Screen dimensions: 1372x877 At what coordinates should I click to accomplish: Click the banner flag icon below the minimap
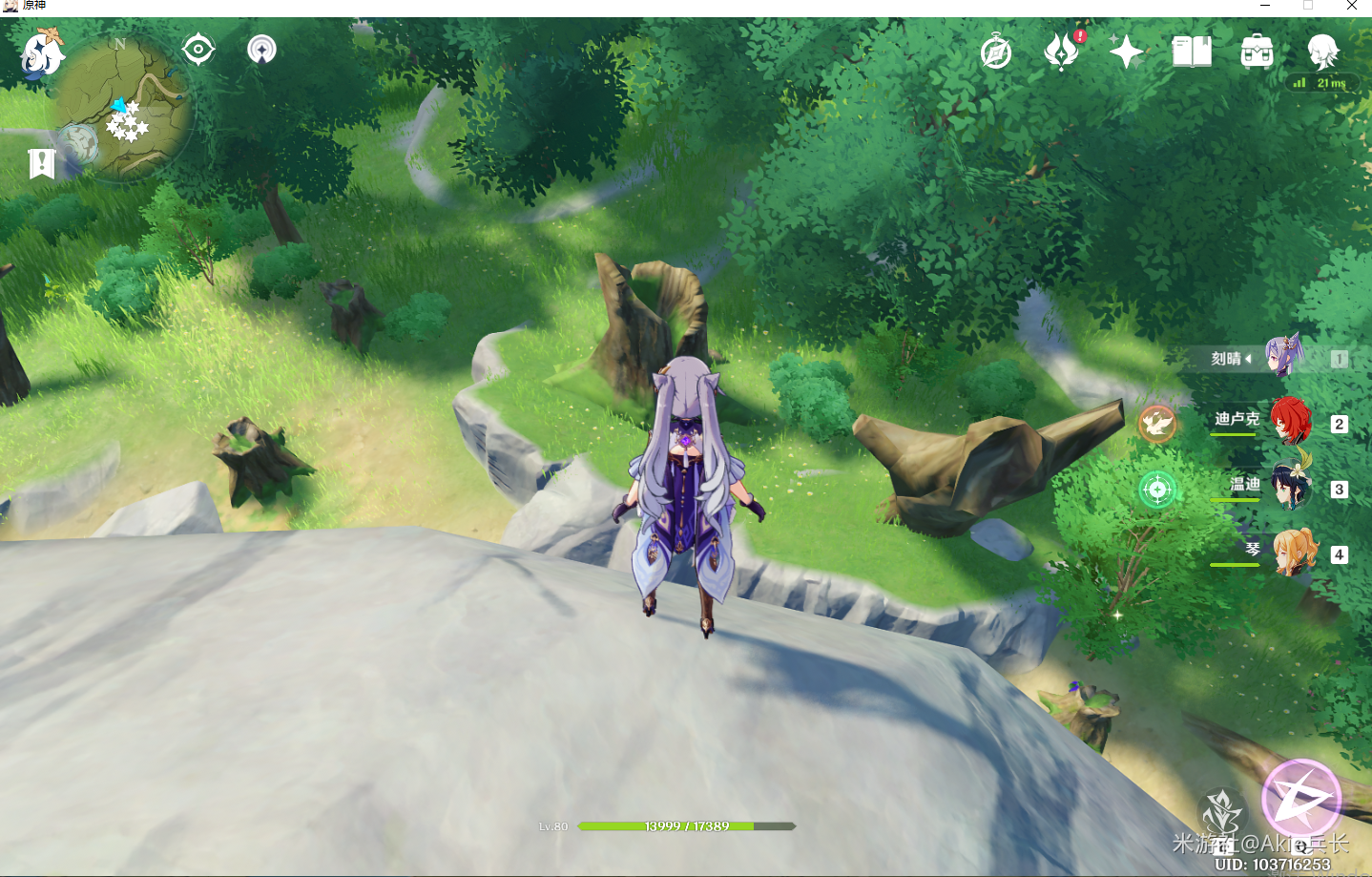coord(41,163)
